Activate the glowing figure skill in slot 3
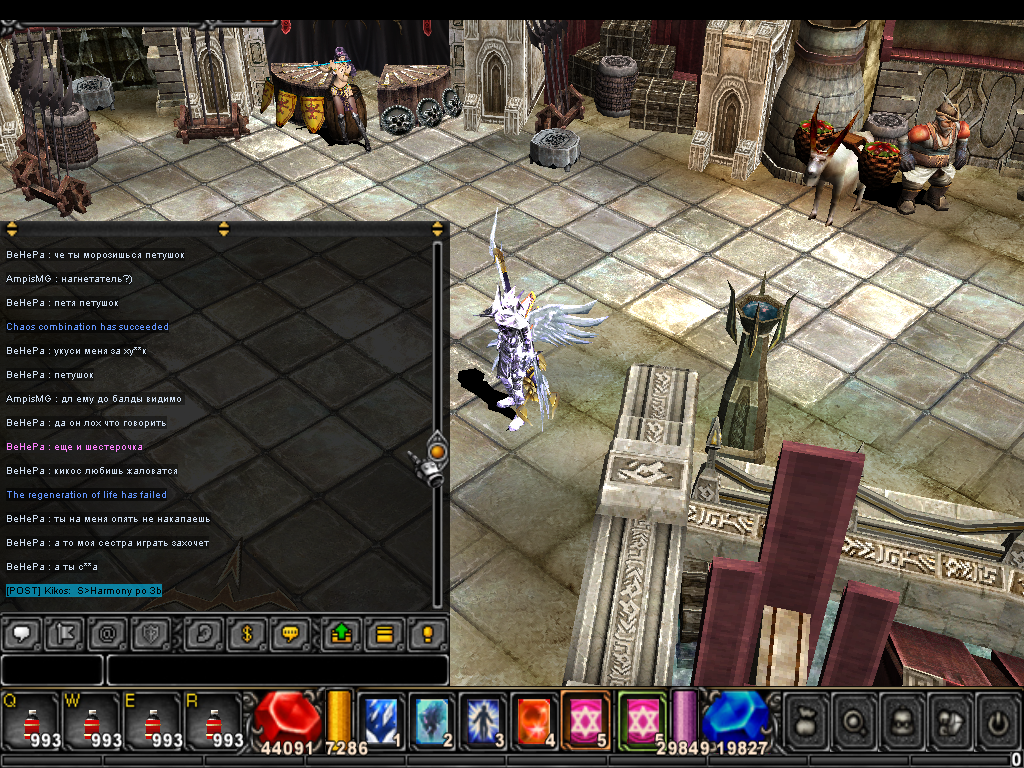 [484, 719]
